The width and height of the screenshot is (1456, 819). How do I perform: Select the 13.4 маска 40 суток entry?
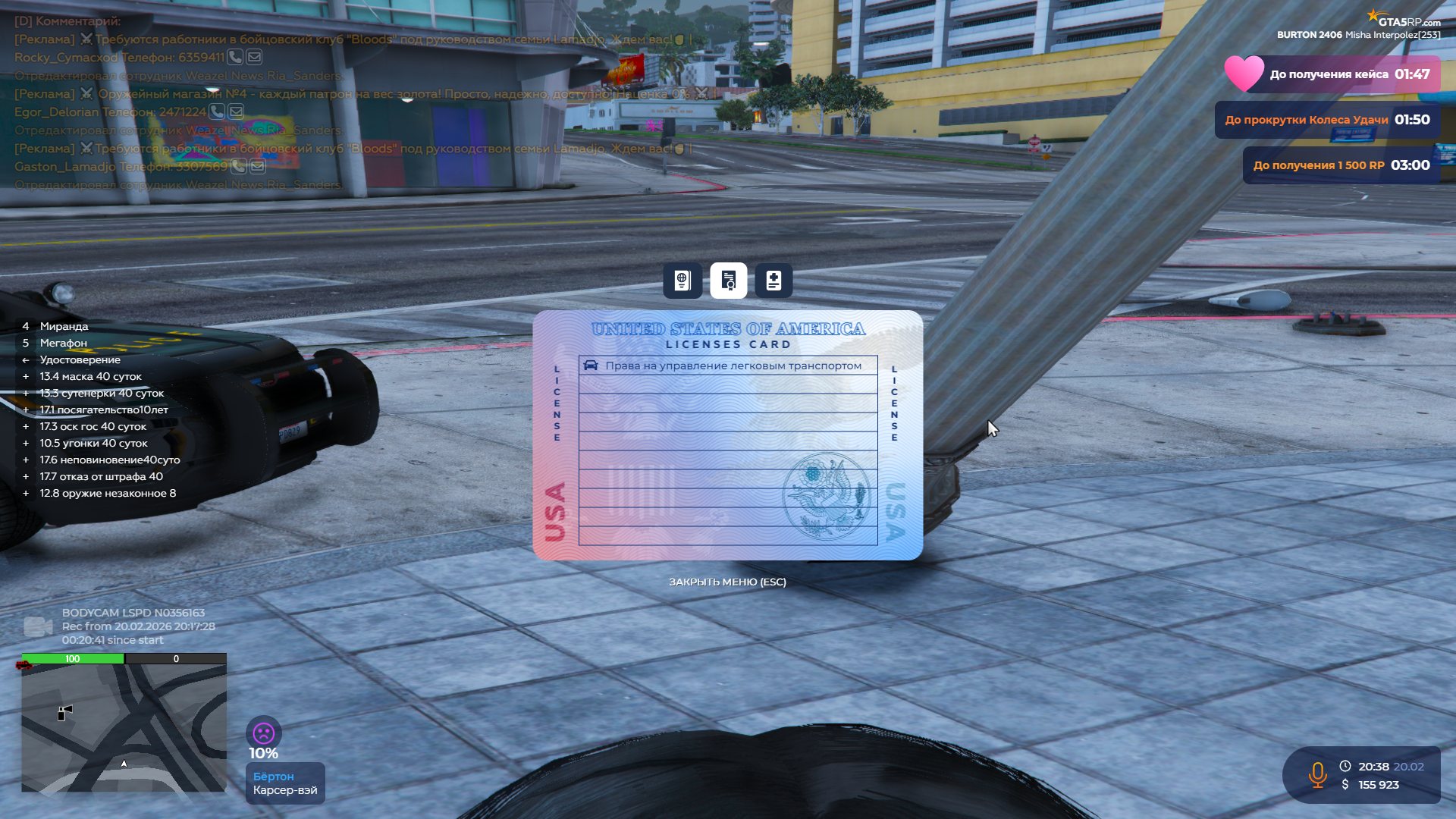[90, 376]
